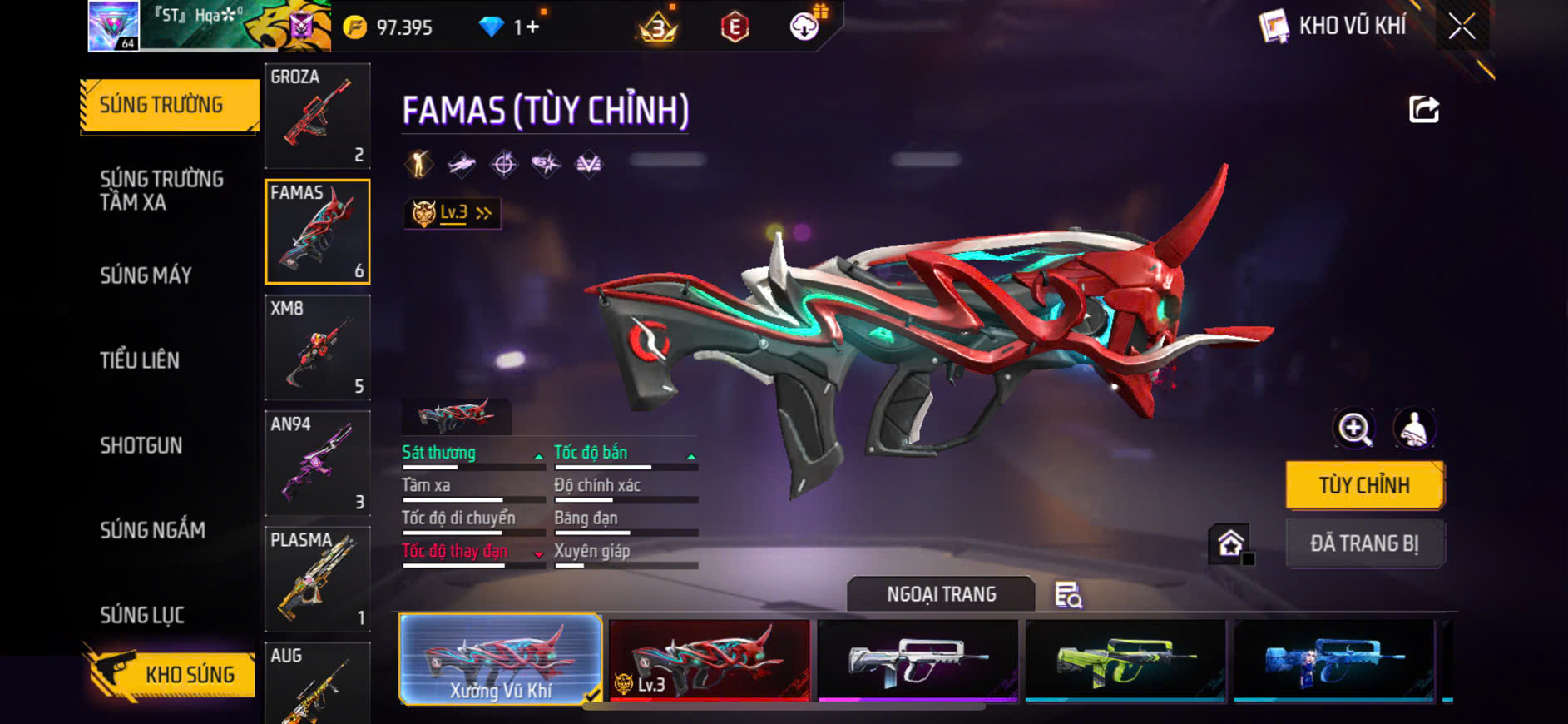Choose the Tiểu Liên category
This screenshot has height=724, width=1568.
140,360
